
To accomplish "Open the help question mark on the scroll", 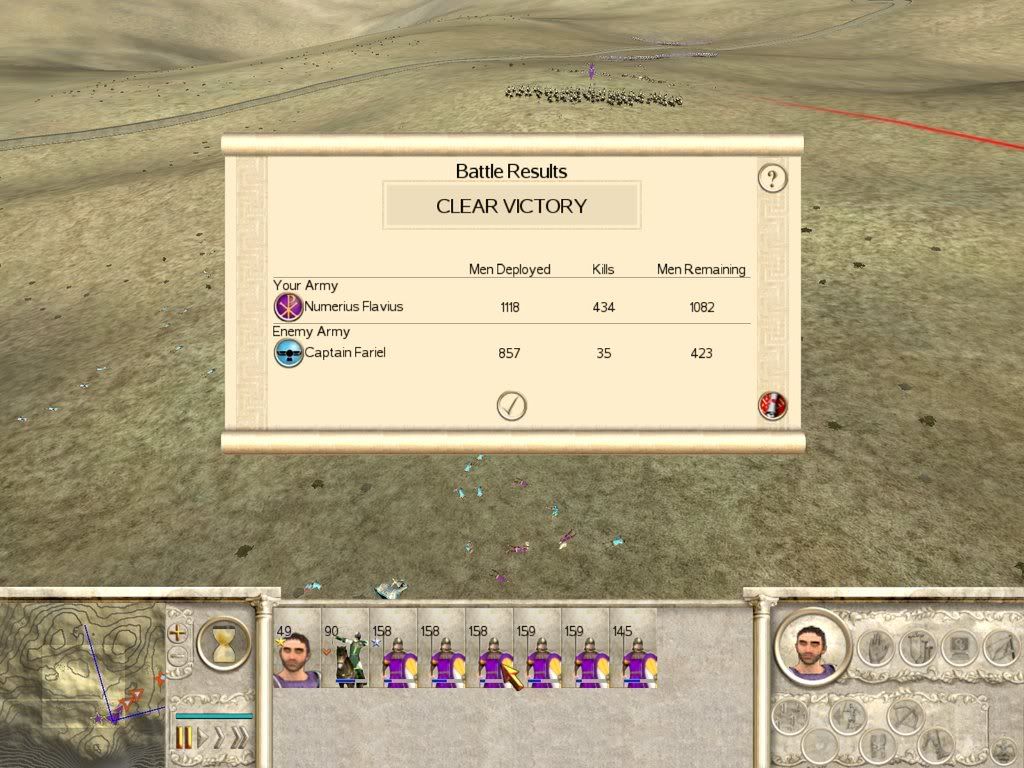I will coord(772,179).
